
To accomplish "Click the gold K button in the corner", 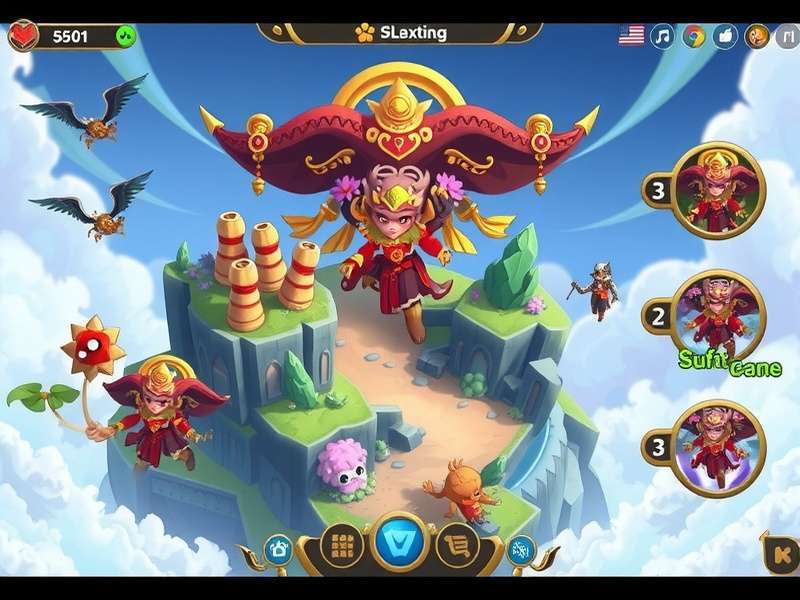I will point(779,551).
